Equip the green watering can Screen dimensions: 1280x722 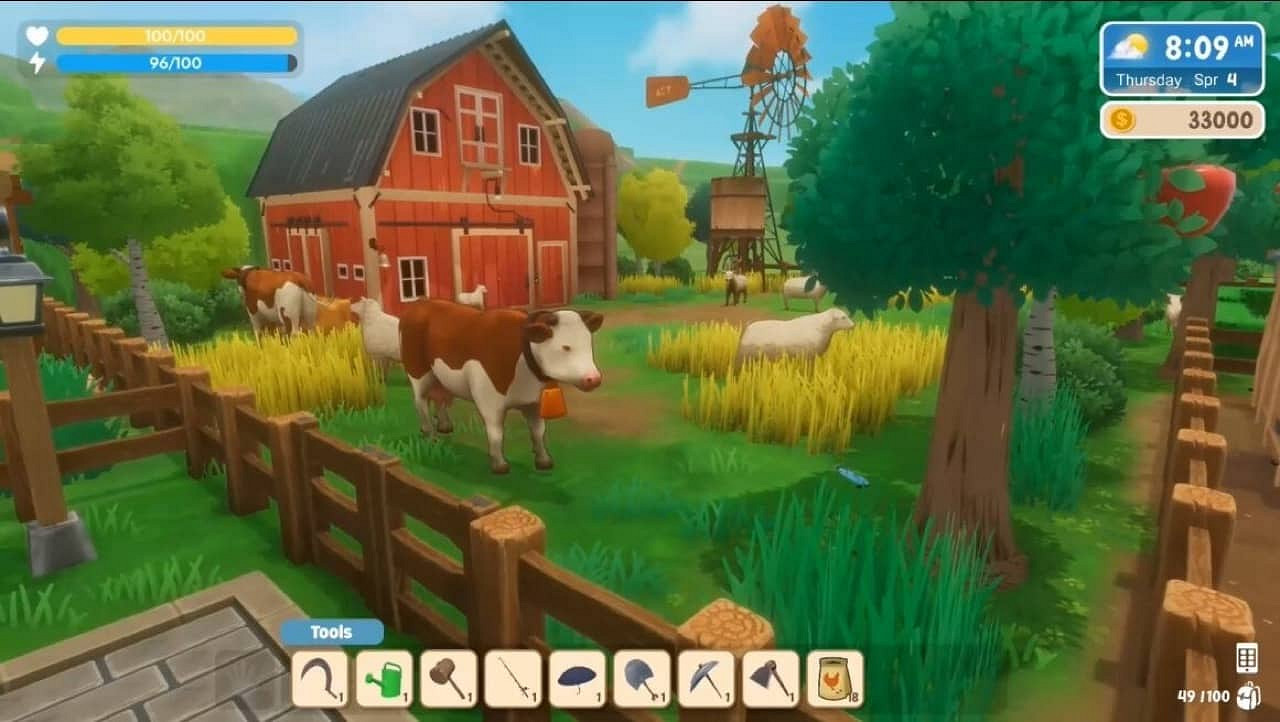384,677
